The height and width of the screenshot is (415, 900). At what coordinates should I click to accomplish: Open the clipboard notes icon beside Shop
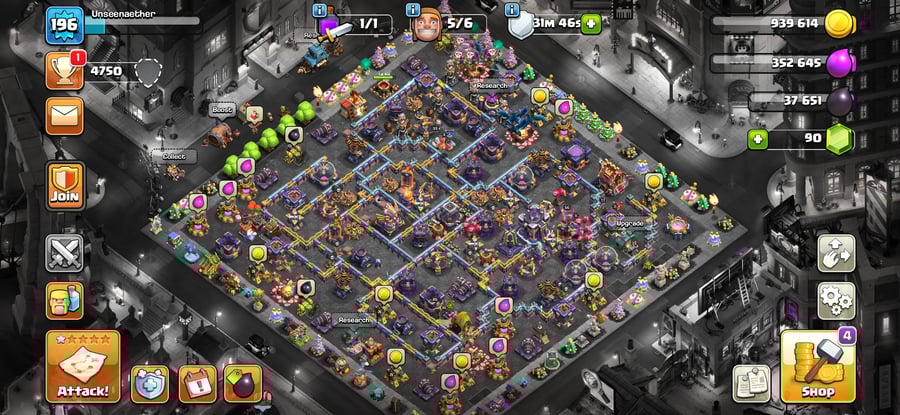click(750, 382)
